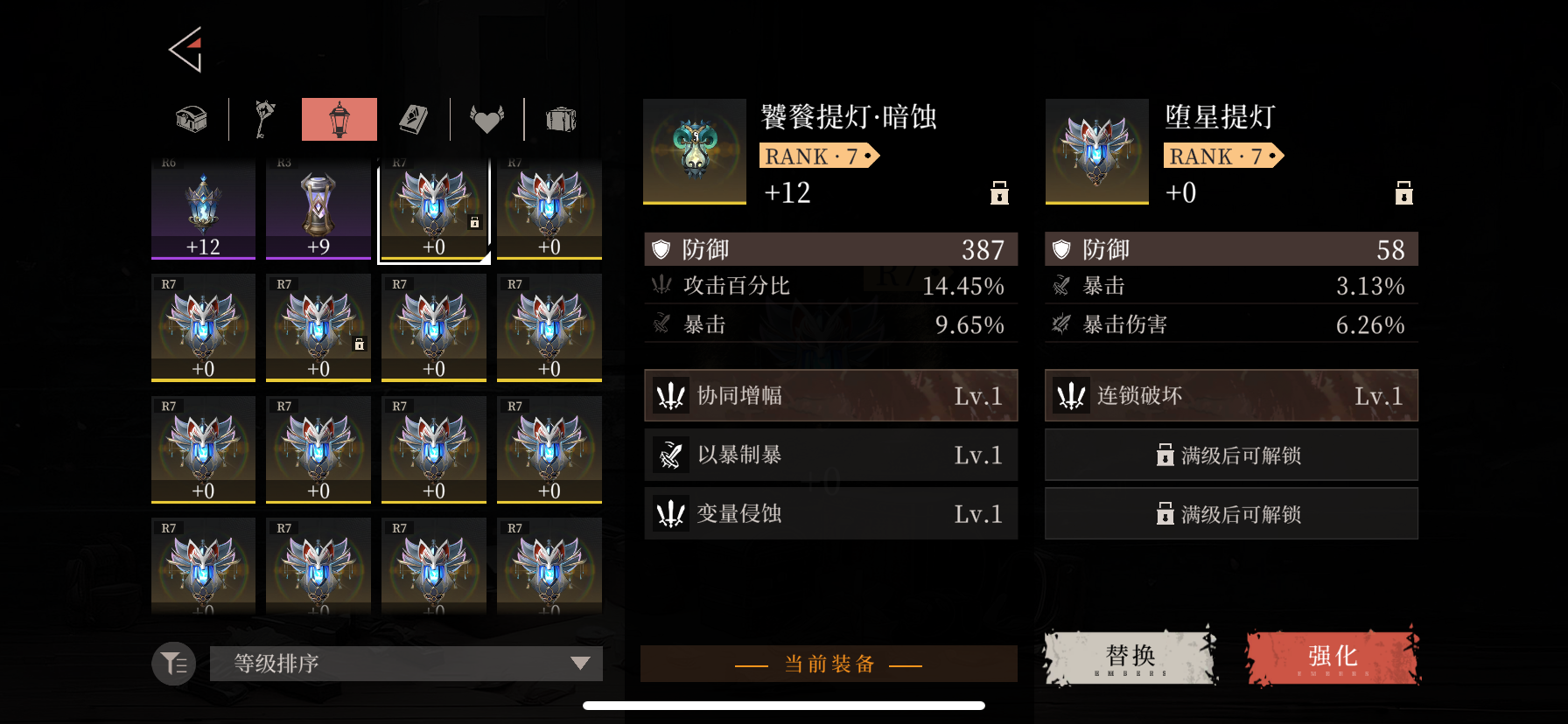1568x724 pixels.
Task: Expand the RANK·7 details of 堕星提灯
Action: 1223,156
